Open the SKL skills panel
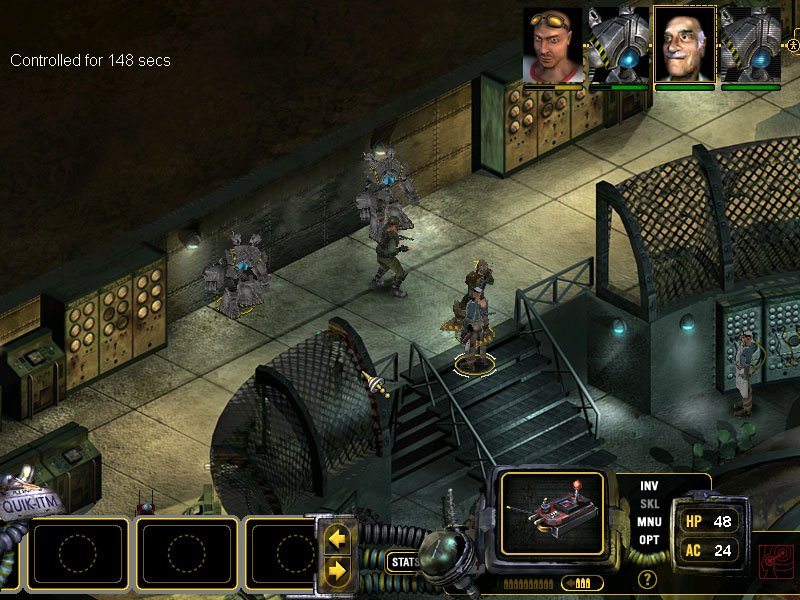Screen dimensions: 800x600 pyautogui.click(x=650, y=504)
